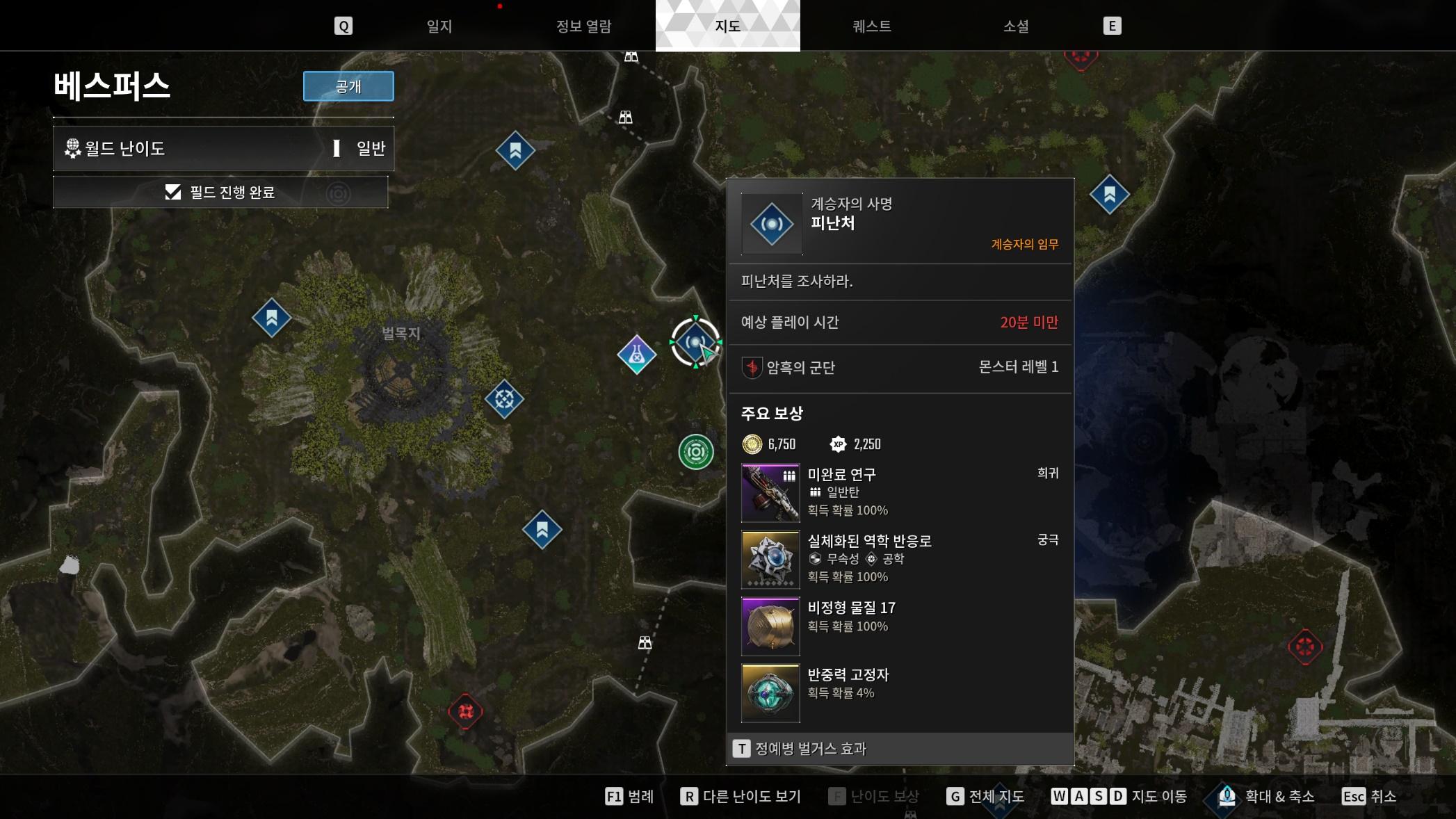Select the 실체화된 역학 반응로 reward

[x=770, y=560]
